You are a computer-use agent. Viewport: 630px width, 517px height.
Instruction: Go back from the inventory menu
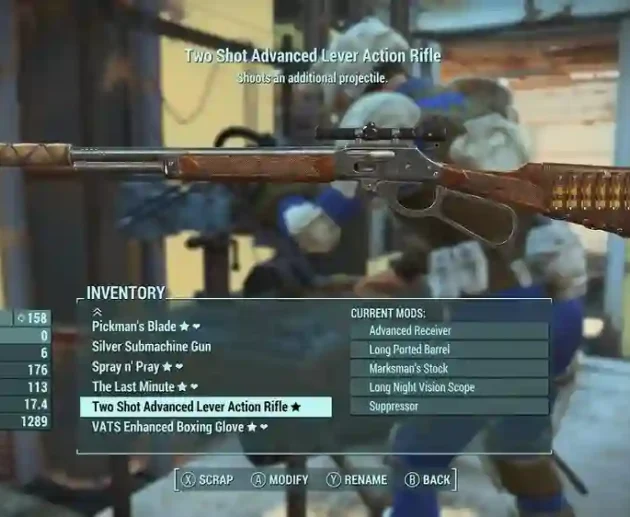tap(428, 480)
